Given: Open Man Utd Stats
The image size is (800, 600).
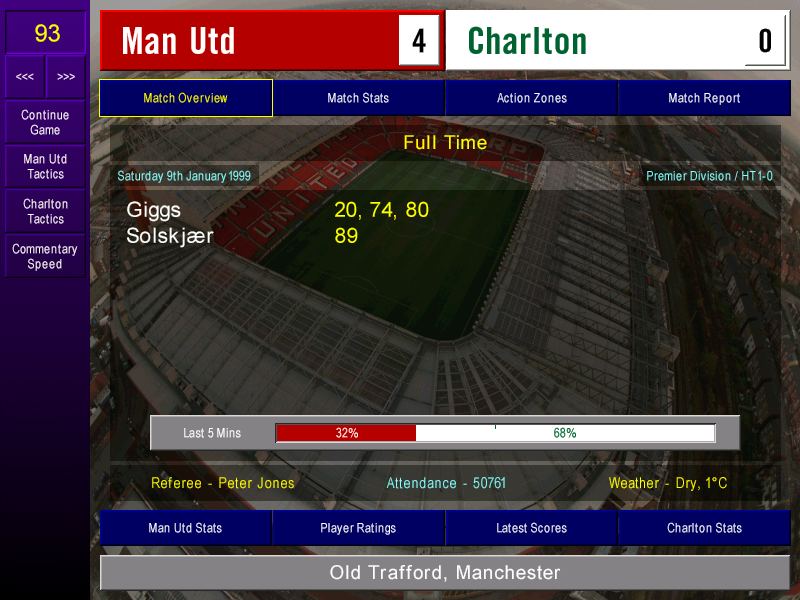Looking at the screenshot, I should click(185, 528).
